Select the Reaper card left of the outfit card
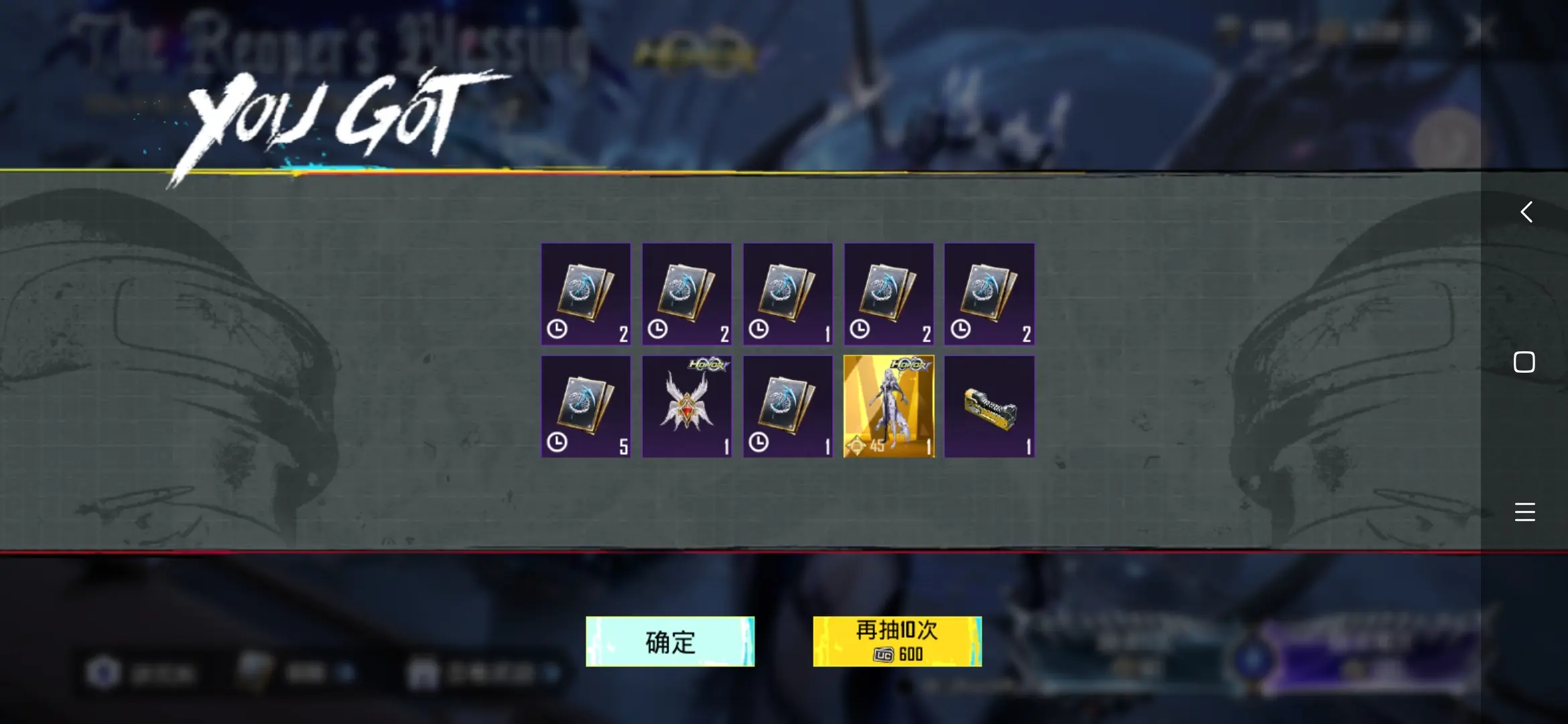 787,407
